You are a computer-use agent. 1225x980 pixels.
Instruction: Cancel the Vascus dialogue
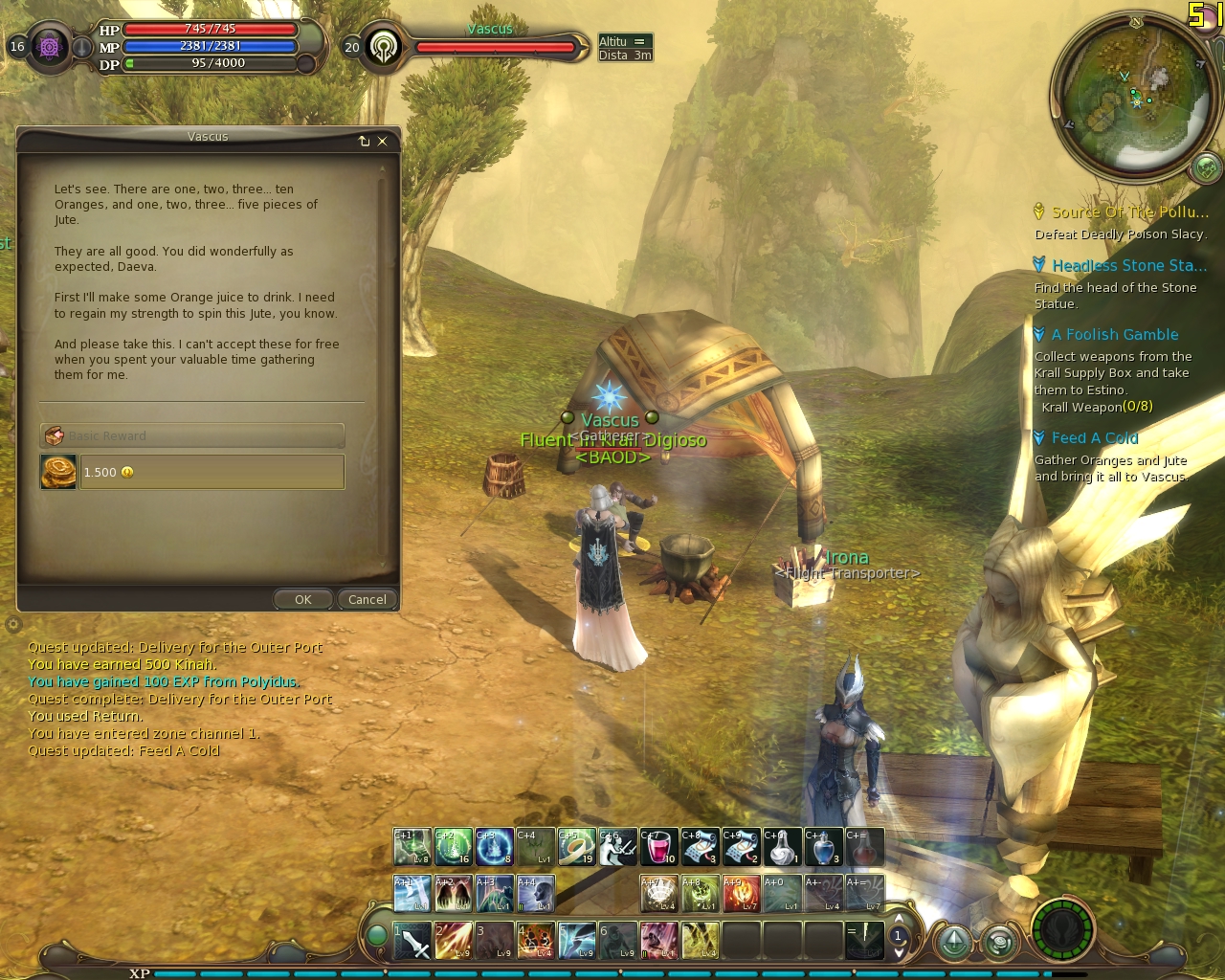(x=367, y=599)
